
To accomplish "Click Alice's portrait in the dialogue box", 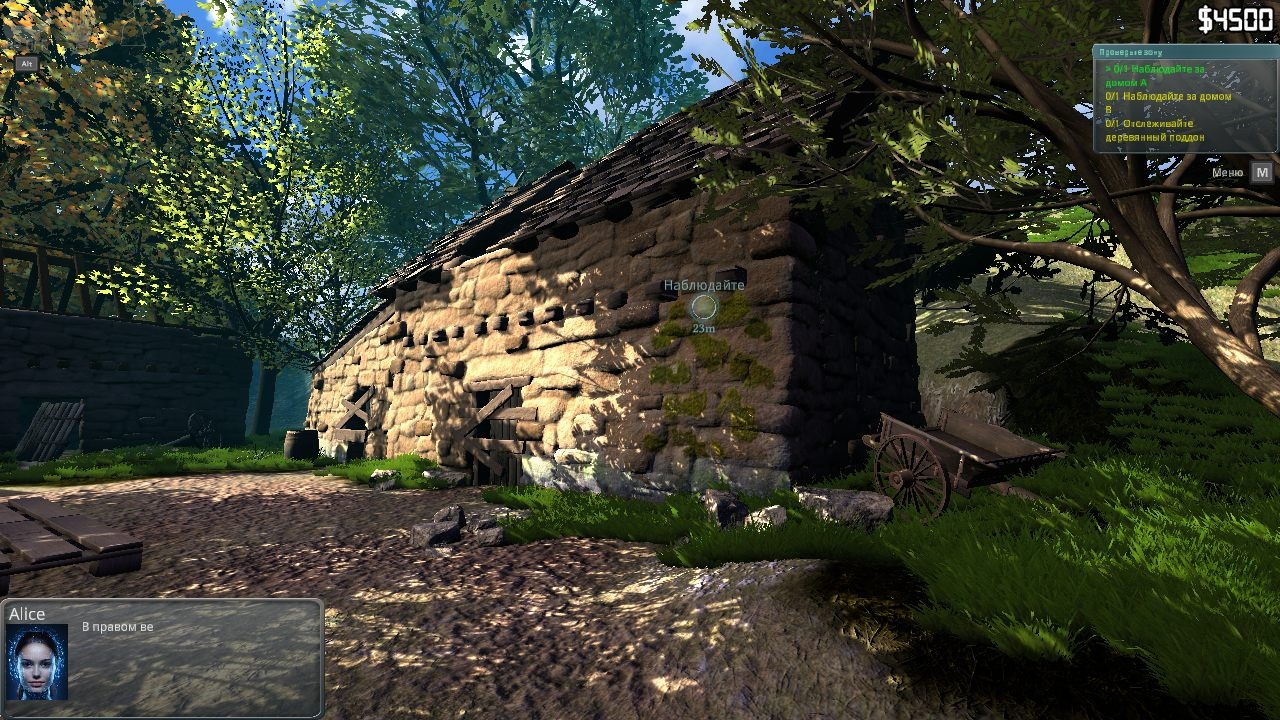I will (37, 662).
